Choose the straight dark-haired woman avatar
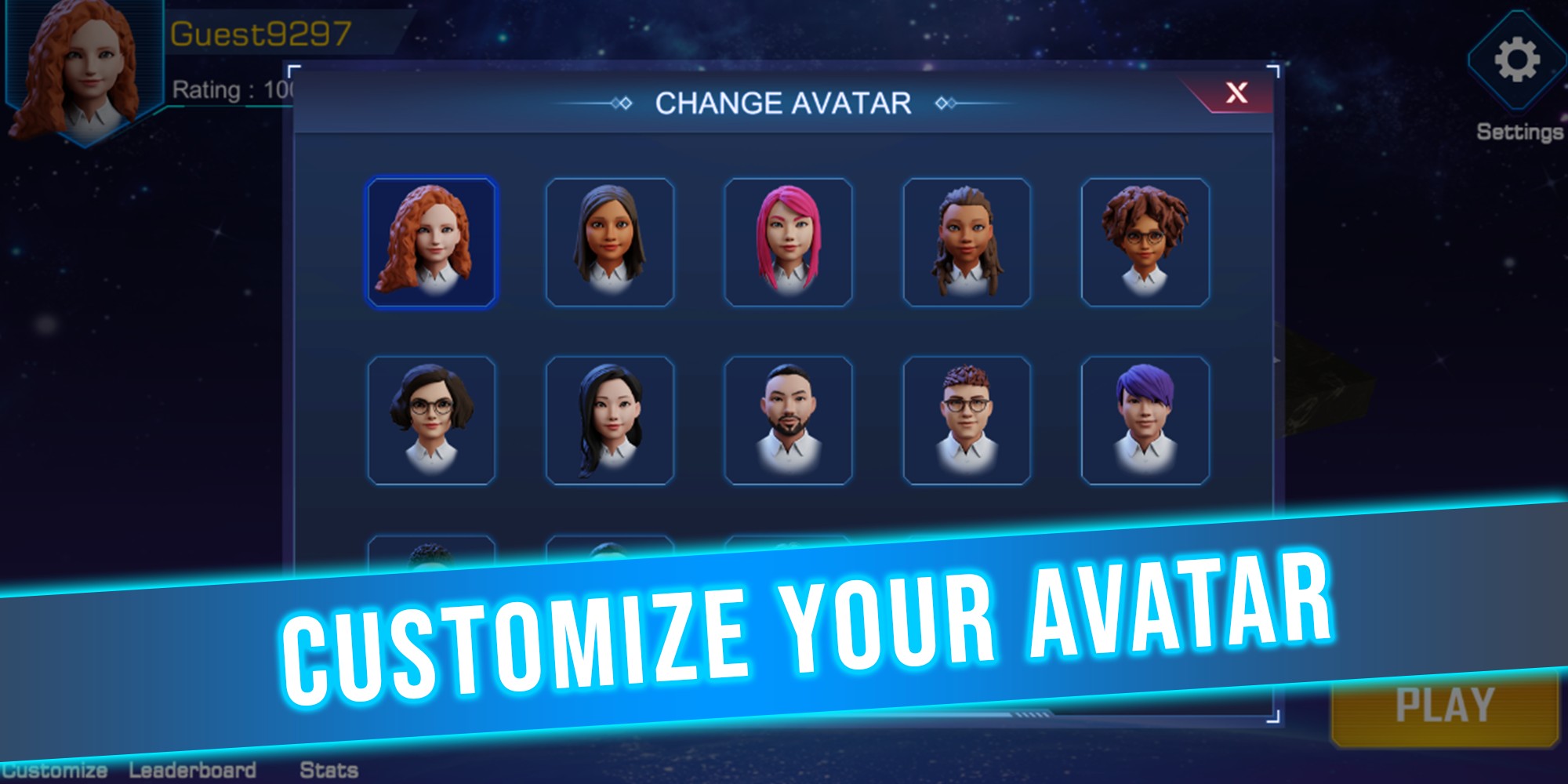The height and width of the screenshot is (784, 1568). [610, 241]
